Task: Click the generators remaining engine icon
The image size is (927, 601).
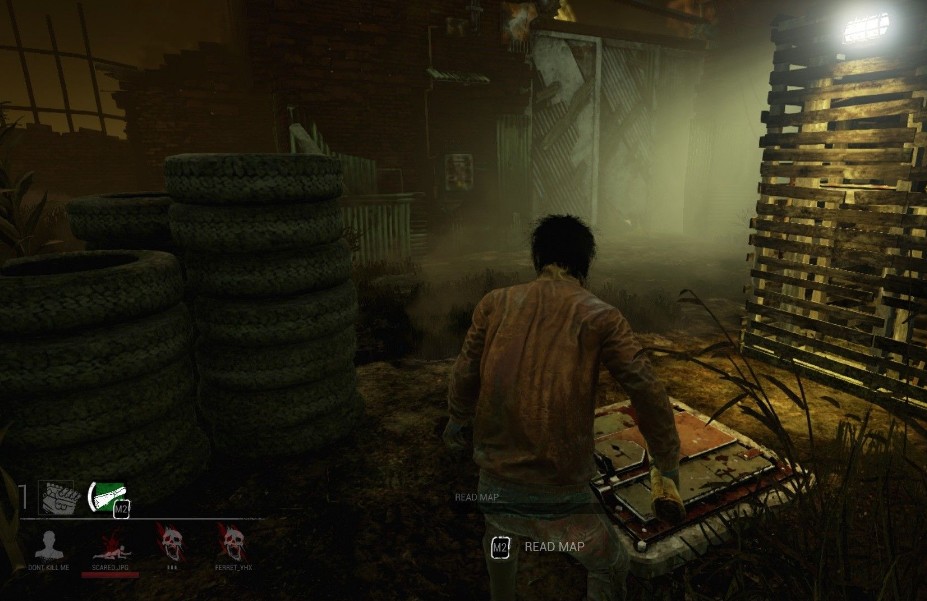Action: [x=57, y=497]
